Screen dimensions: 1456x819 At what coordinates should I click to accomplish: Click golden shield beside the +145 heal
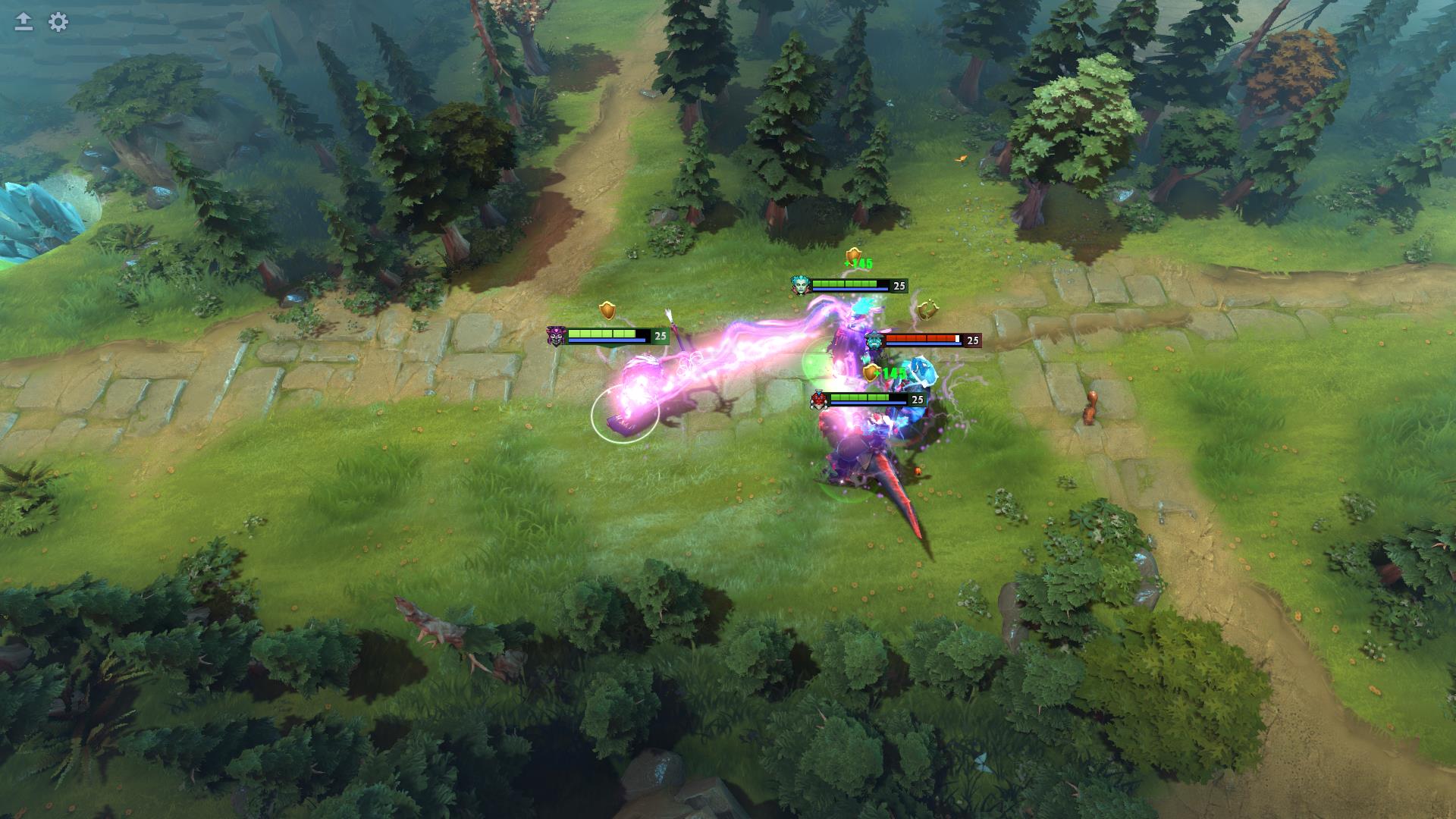pyautogui.click(x=871, y=372)
